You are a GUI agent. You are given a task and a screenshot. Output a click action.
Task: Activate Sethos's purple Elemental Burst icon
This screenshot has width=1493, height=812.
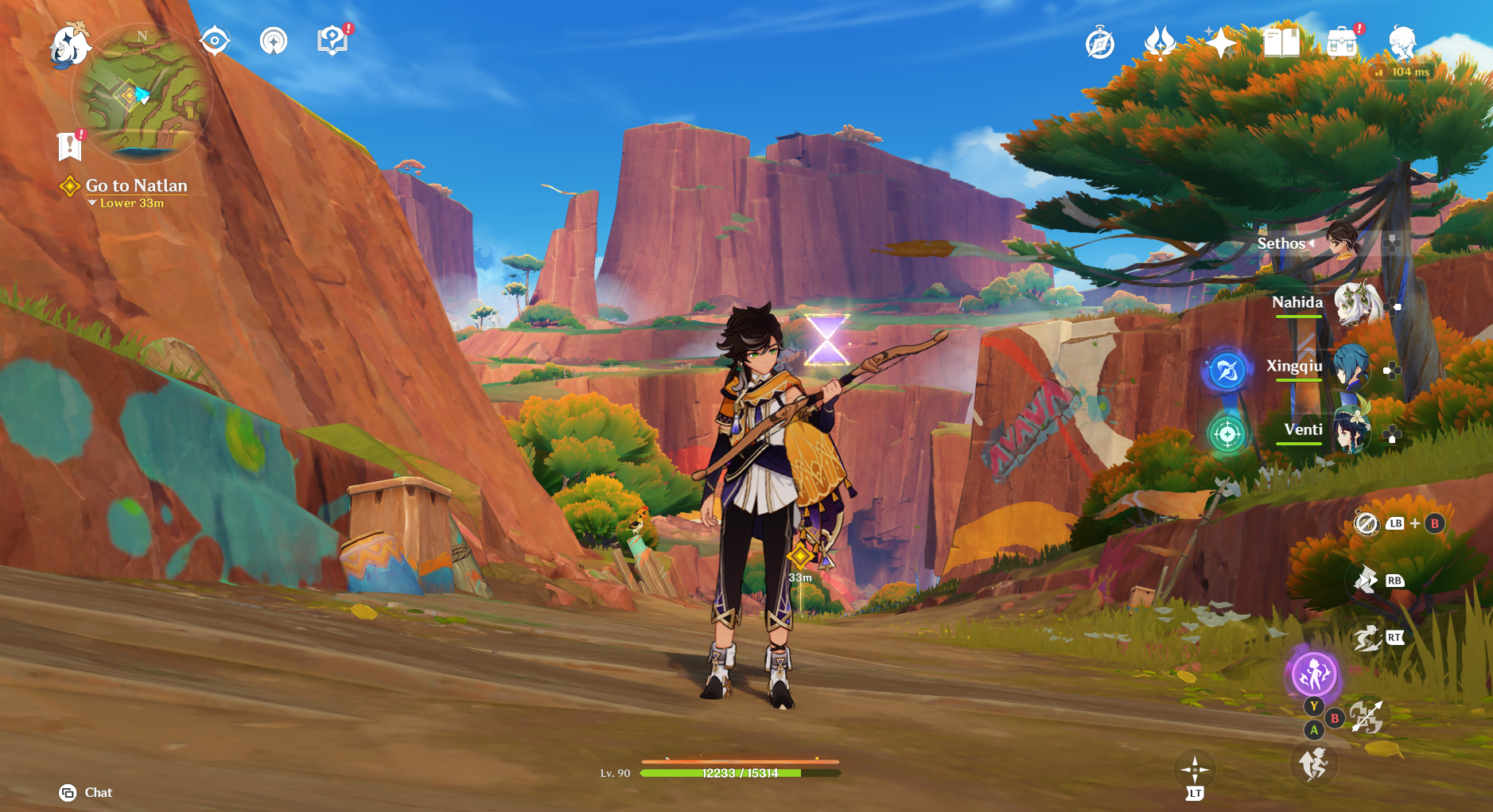(1313, 675)
